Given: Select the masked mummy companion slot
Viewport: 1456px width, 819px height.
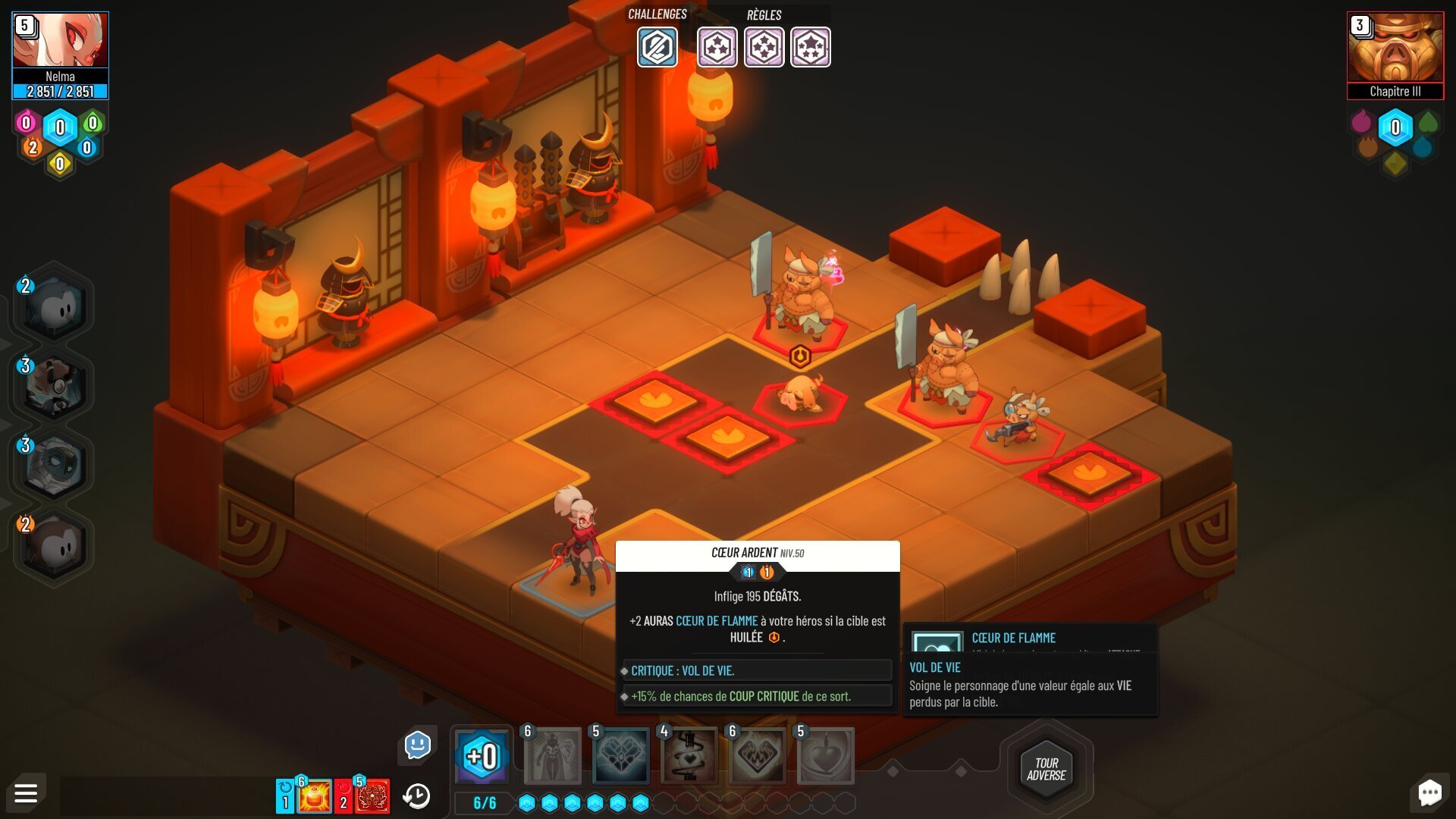Looking at the screenshot, I should [x=53, y=465].
